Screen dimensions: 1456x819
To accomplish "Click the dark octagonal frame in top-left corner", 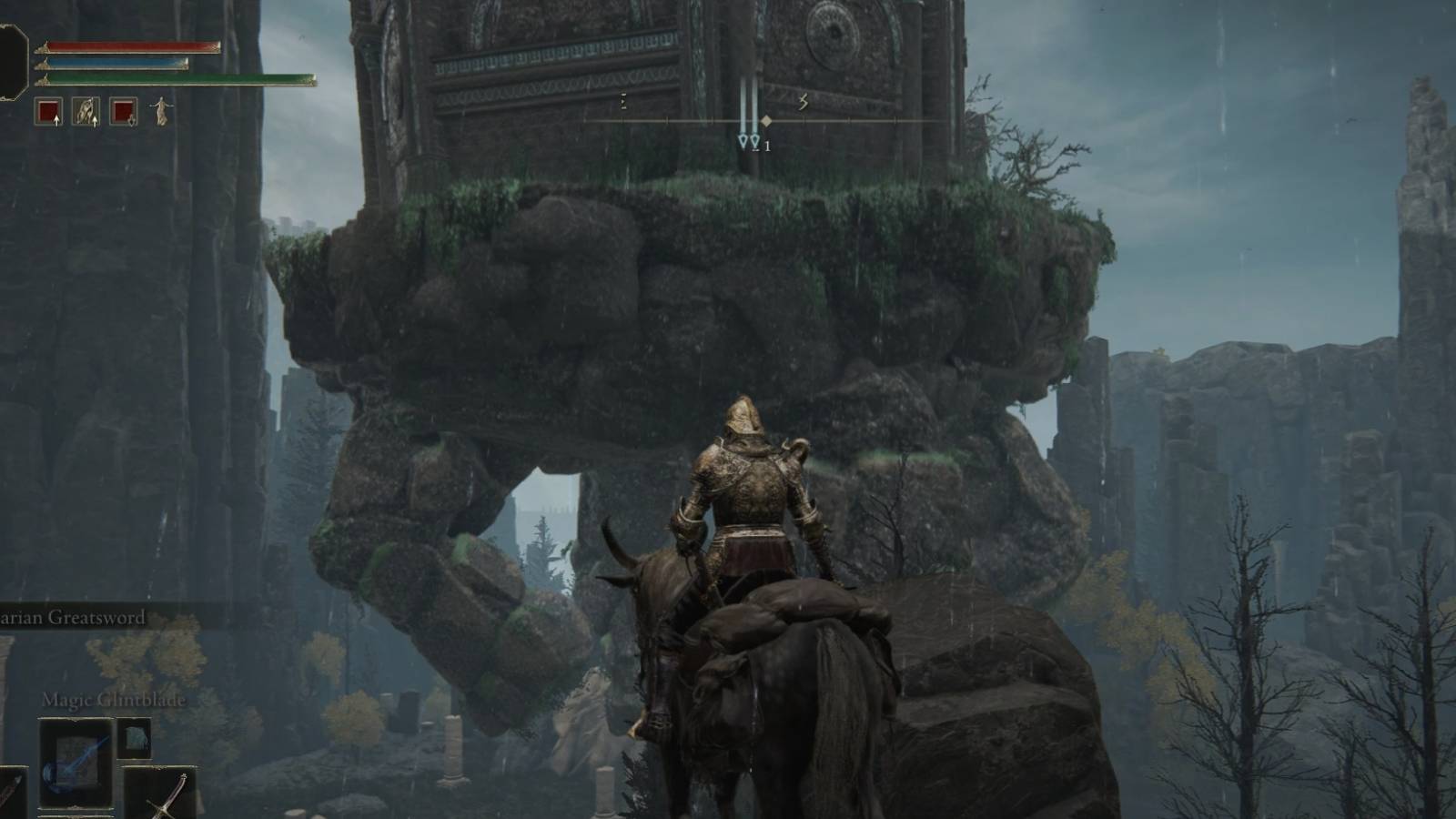I will (11, 59).
